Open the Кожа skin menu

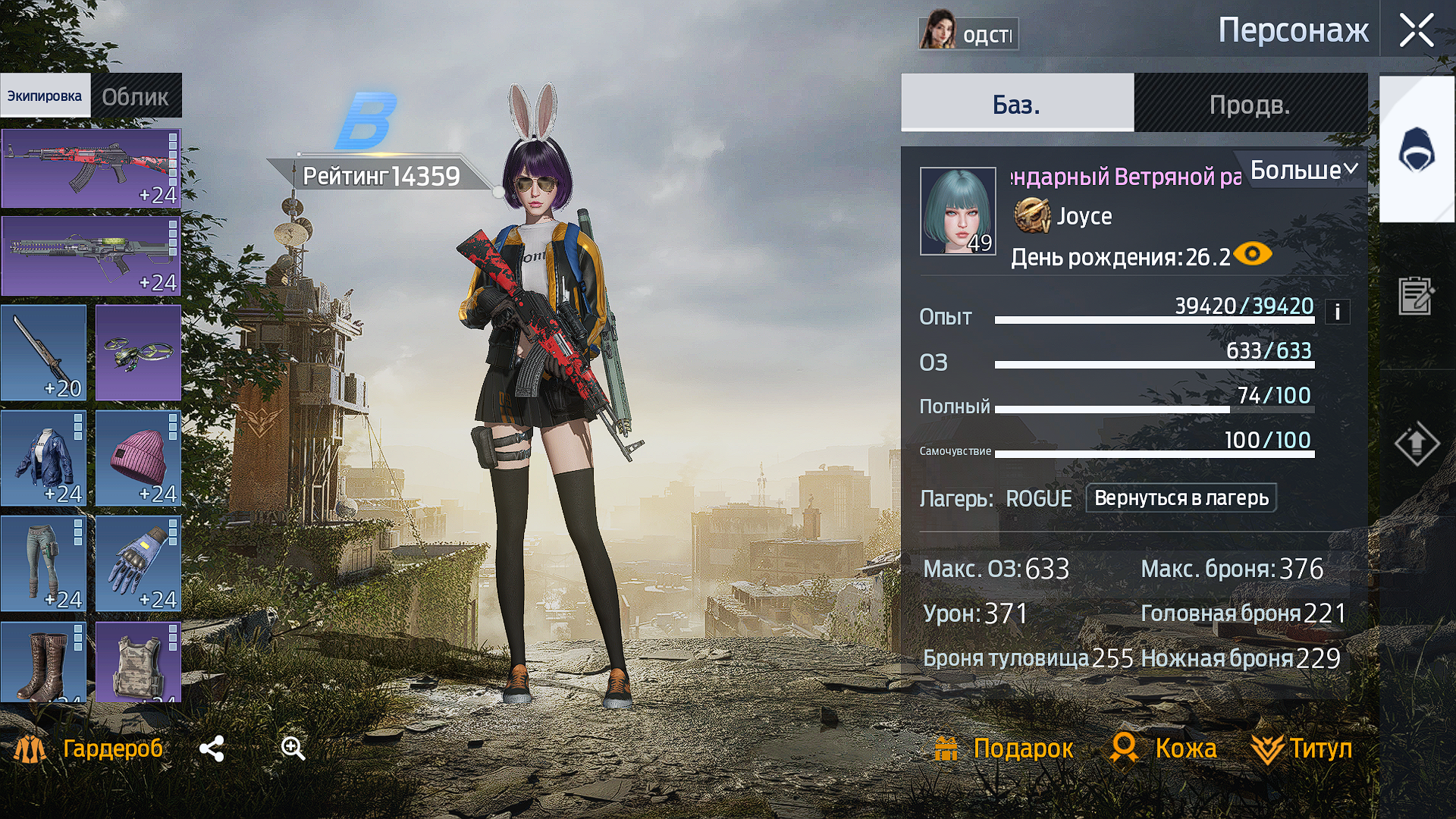(x=1163, y=748)
